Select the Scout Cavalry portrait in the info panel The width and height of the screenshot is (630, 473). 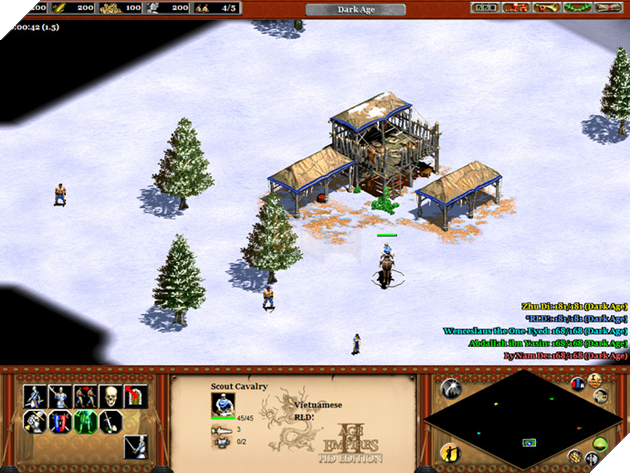tap(222, 403)
